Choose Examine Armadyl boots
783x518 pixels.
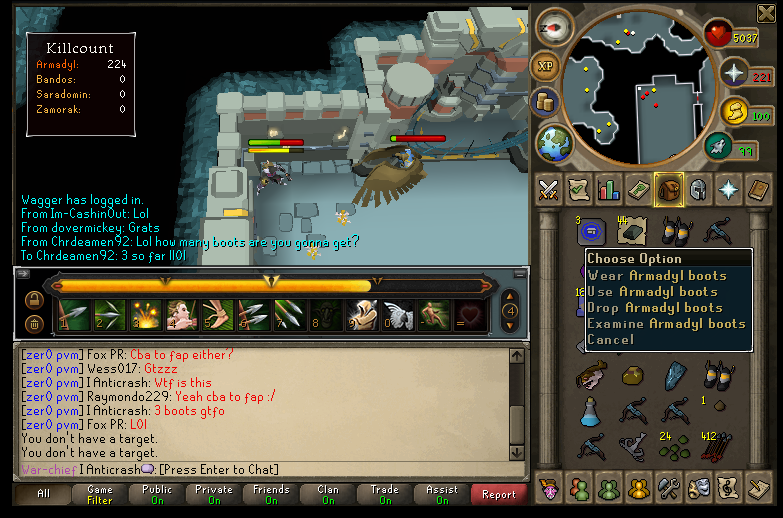coord(666,323)
